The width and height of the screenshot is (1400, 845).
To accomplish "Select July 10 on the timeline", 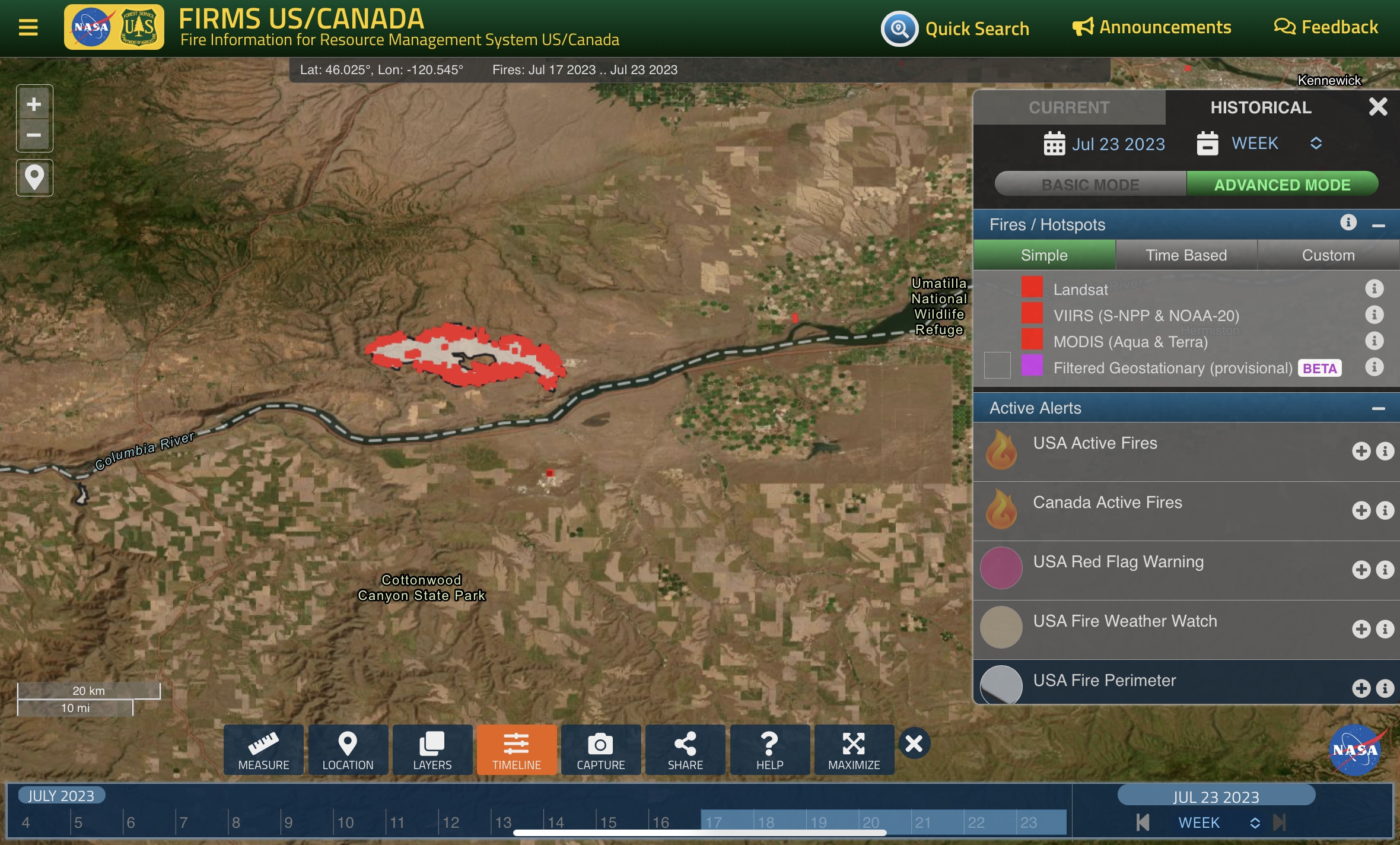I will coord(346,822).
